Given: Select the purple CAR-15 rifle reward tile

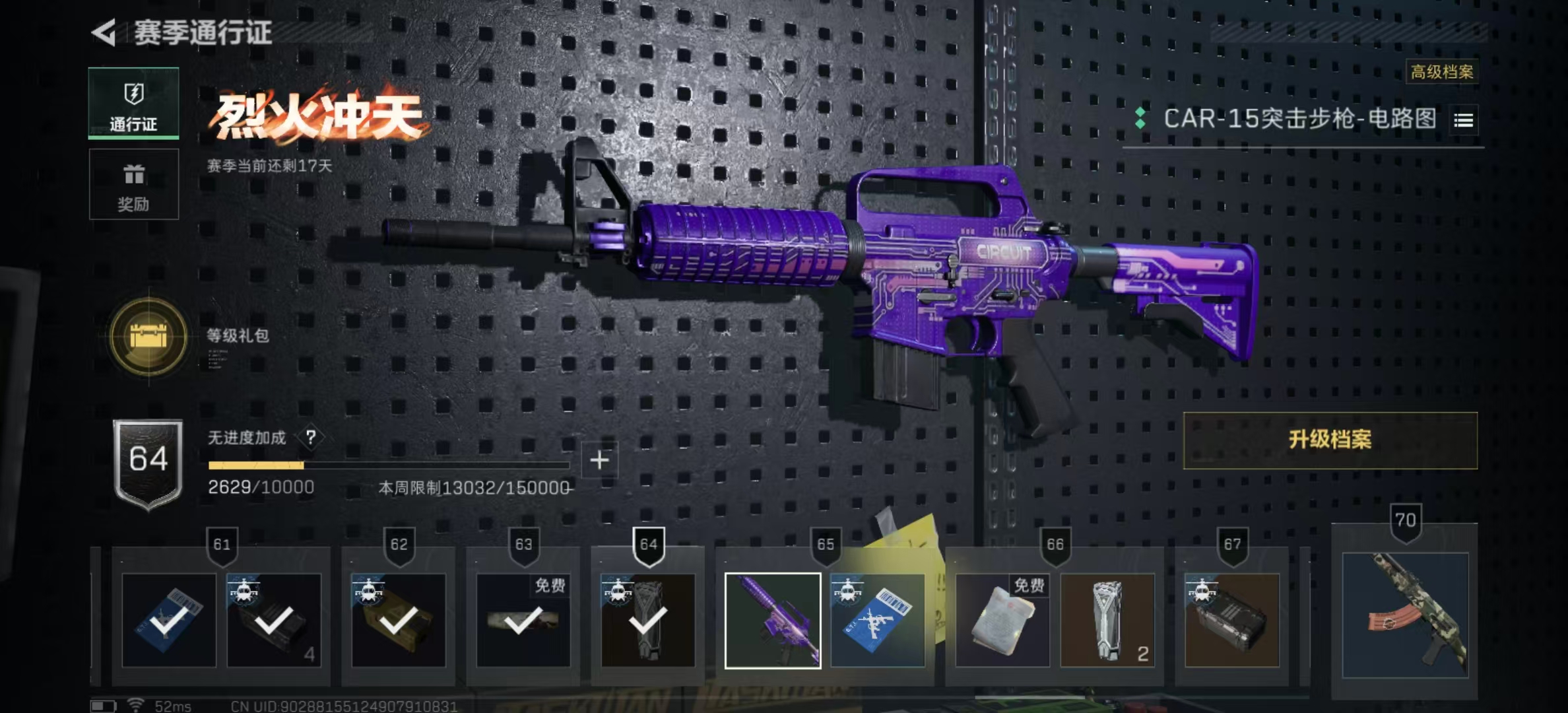Looking at the screenshot, I should (x=773, y=621).
